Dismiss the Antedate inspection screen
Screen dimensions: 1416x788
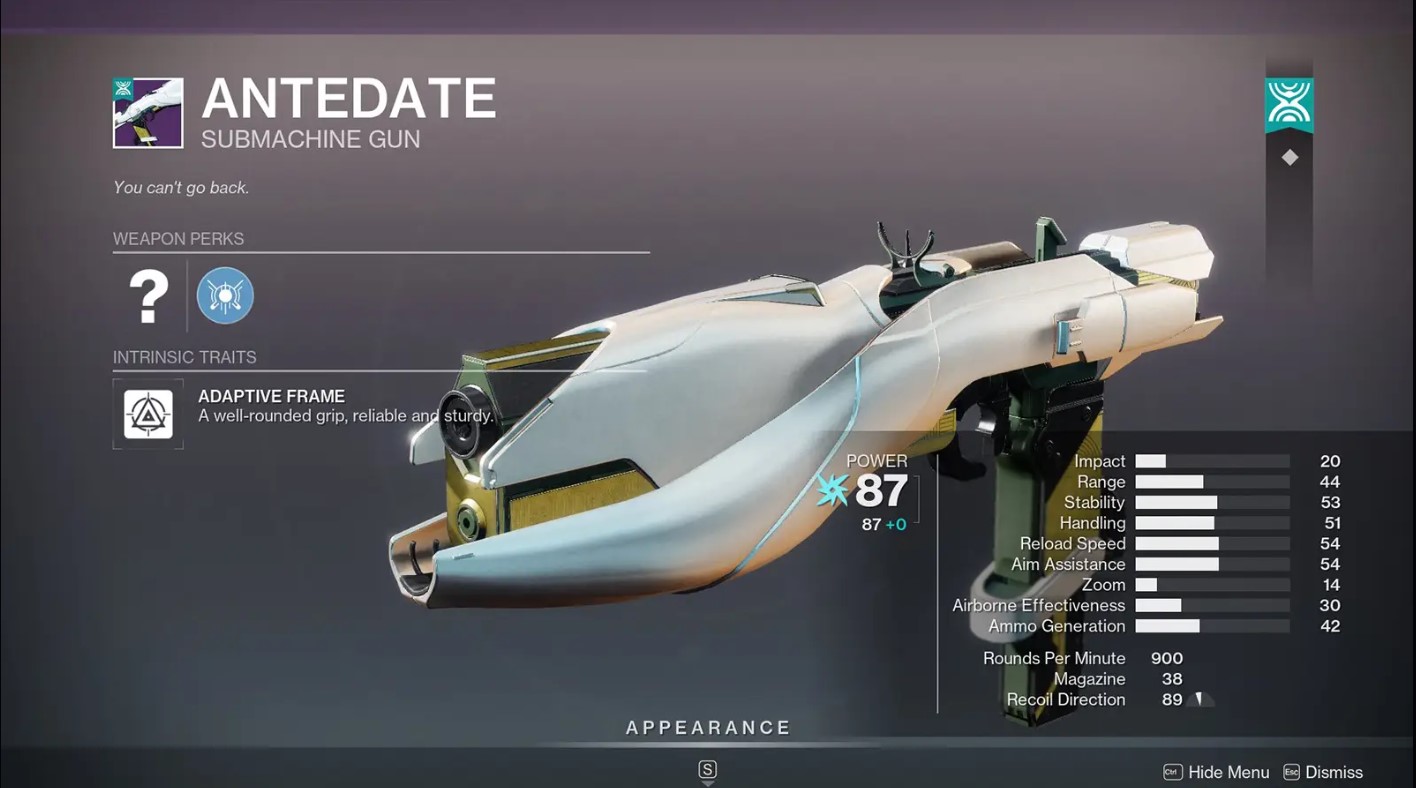tap(1322, 772)
